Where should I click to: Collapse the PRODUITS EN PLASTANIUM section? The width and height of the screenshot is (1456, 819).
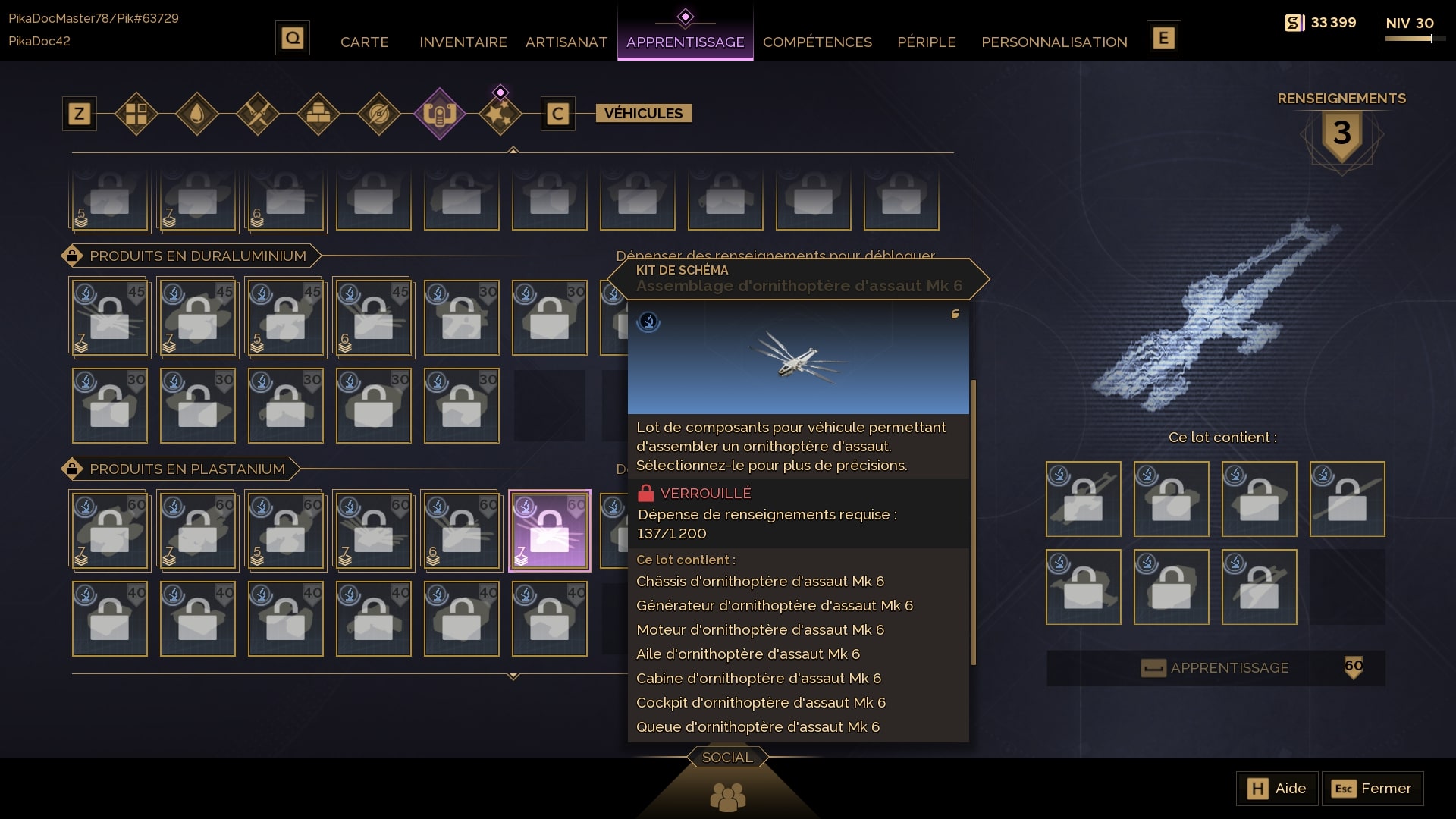tap(72, 469)
